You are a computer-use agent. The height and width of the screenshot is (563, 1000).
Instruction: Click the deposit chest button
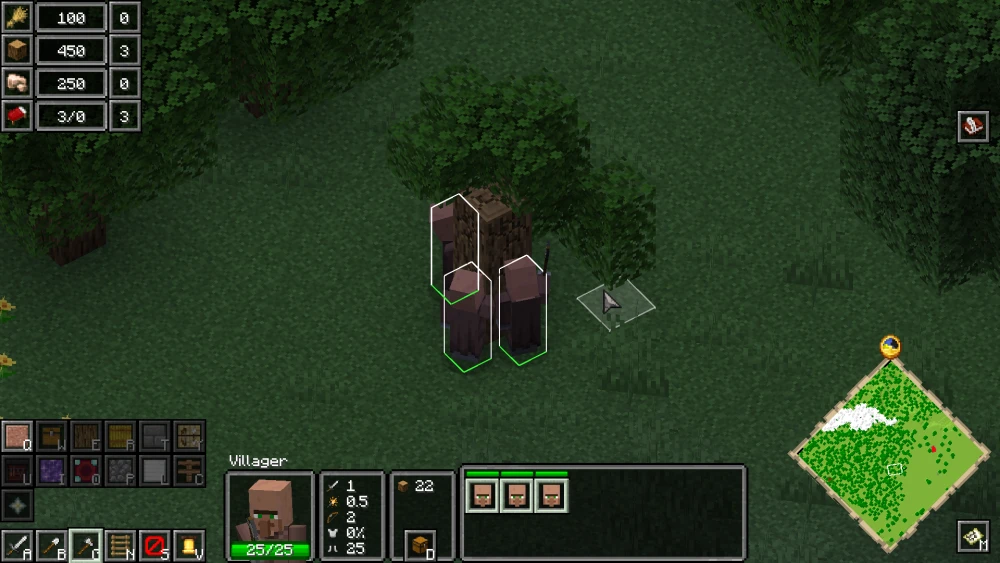point(421,545)
